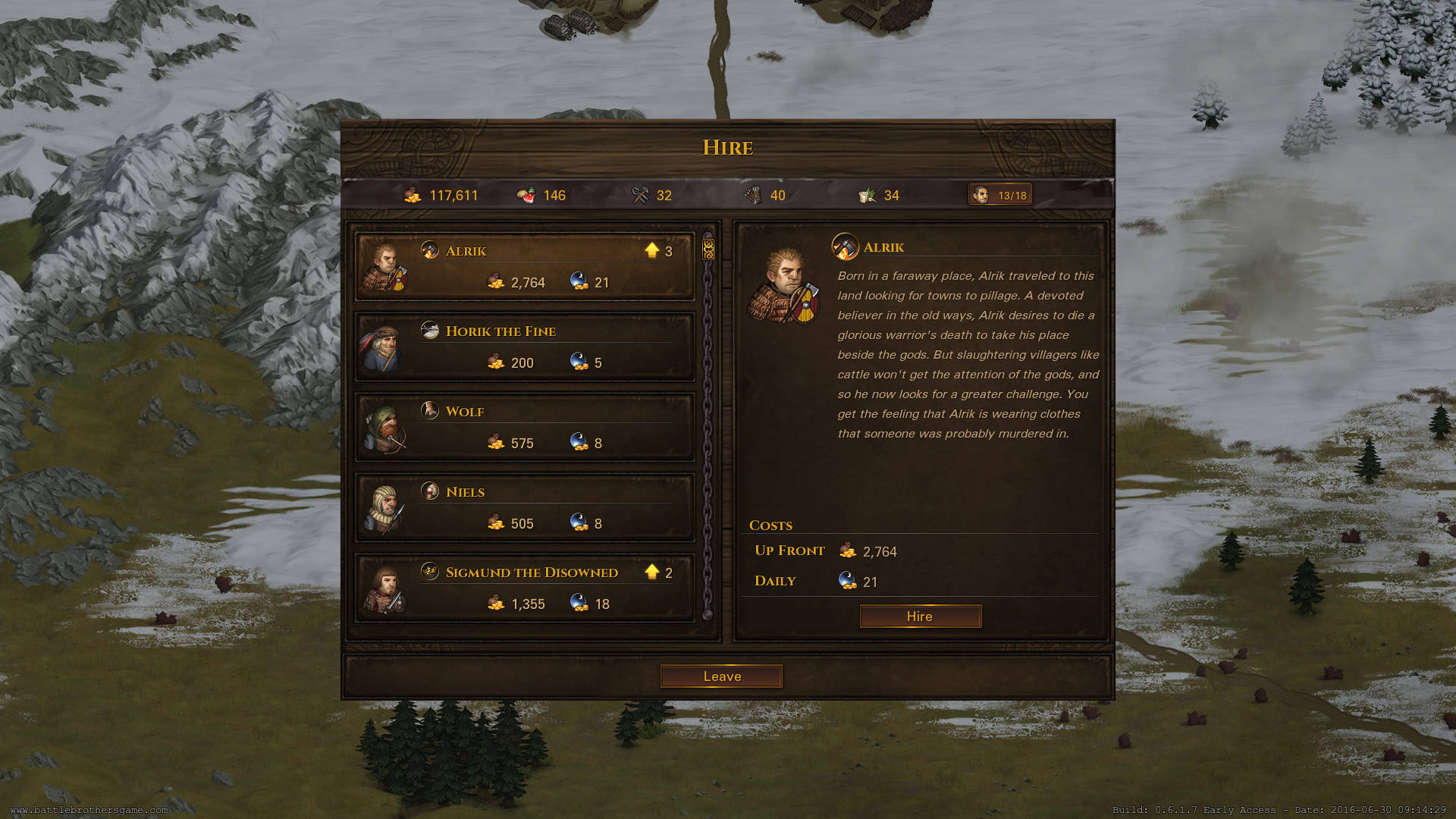Choose Horik the Fine recruit row
Viewport: 1456px width, 819px height.
pos(525,347)
